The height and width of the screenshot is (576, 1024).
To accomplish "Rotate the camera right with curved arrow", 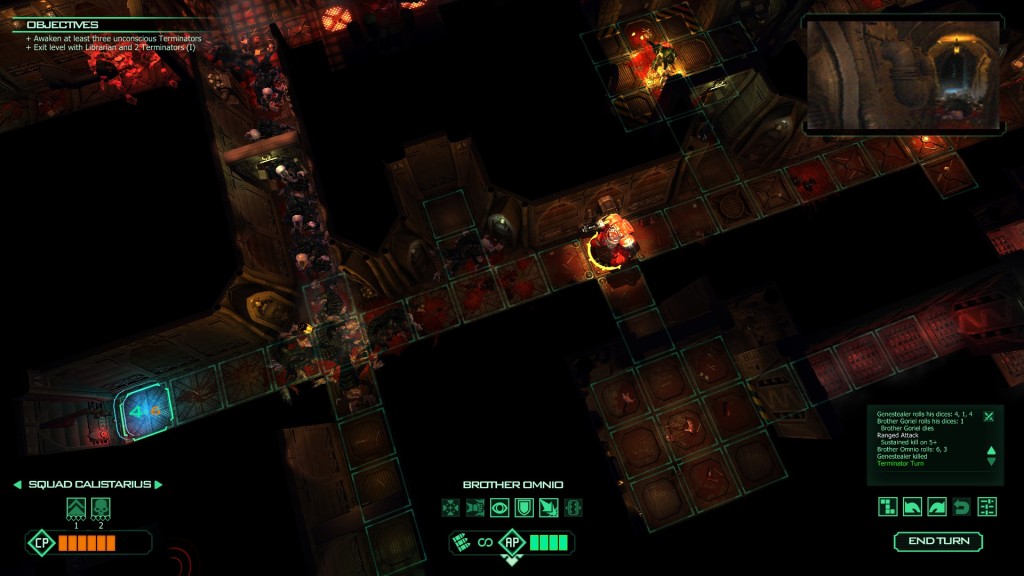I will coord(937,507).
